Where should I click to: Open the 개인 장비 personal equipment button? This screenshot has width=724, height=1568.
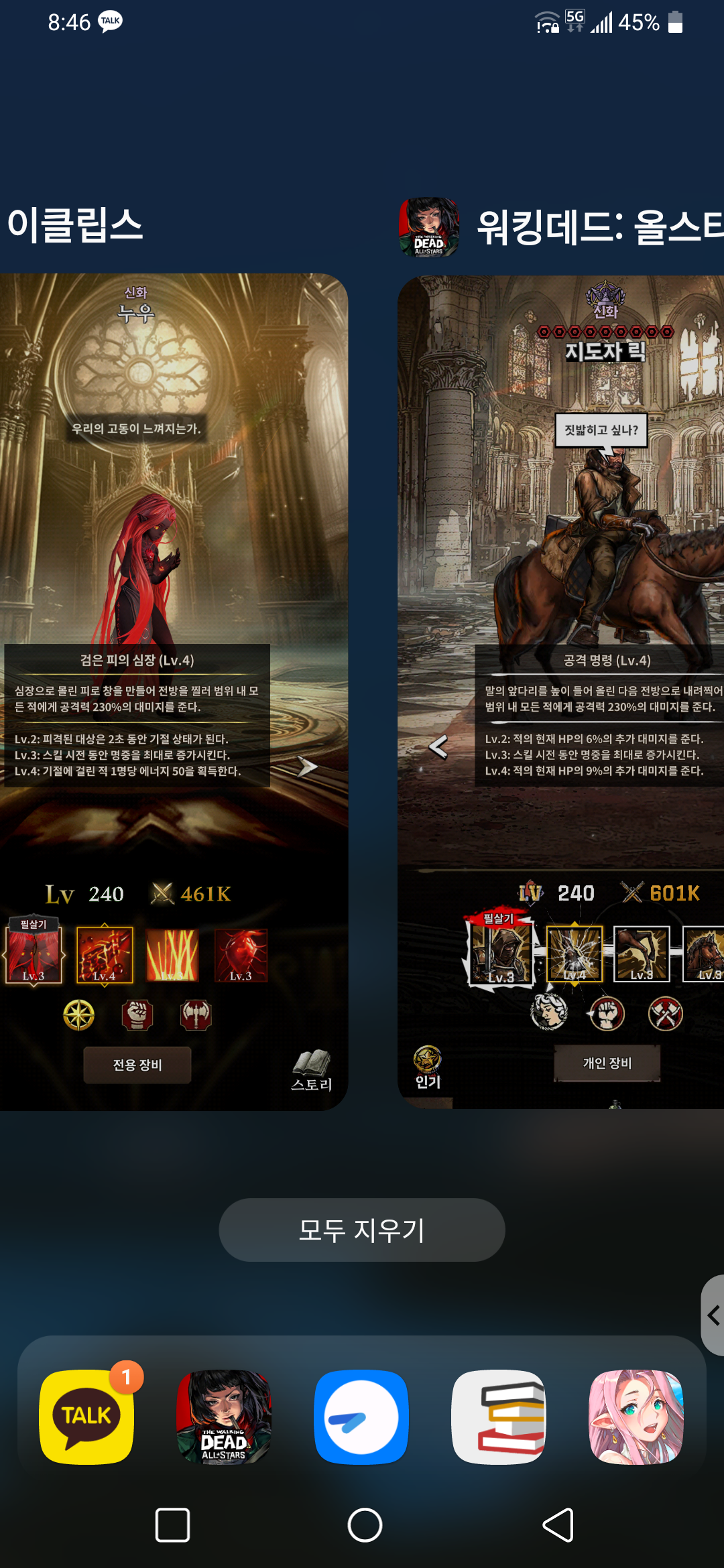[607, 1063]
